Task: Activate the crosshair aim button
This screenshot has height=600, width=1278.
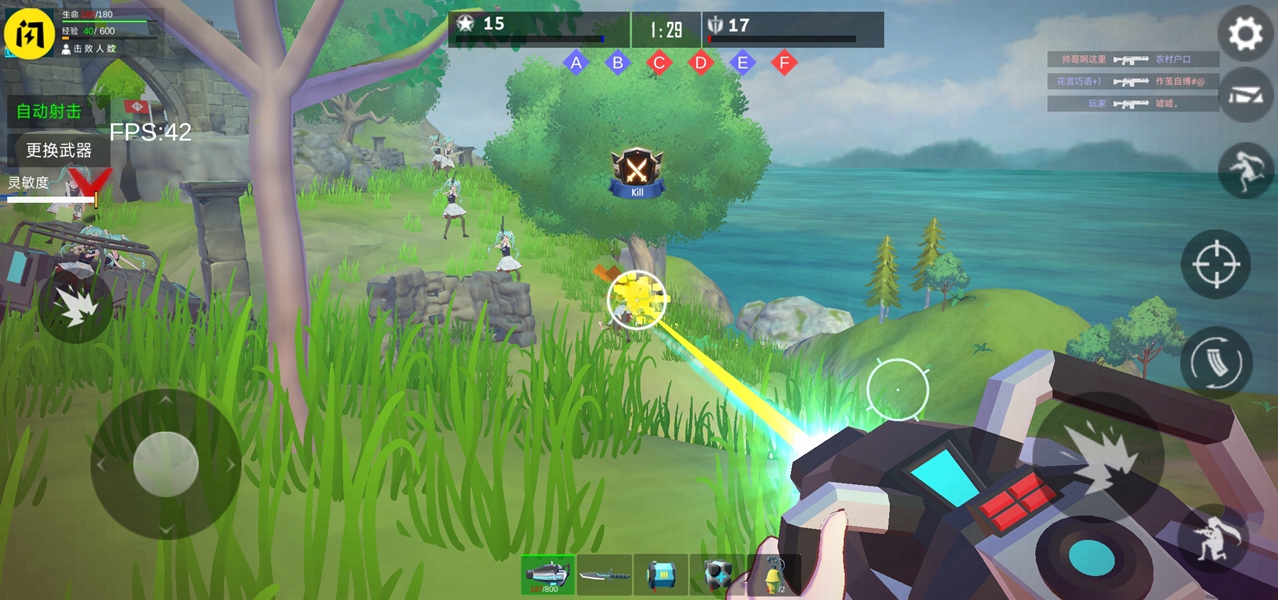Action: (x=1215, y=264)
